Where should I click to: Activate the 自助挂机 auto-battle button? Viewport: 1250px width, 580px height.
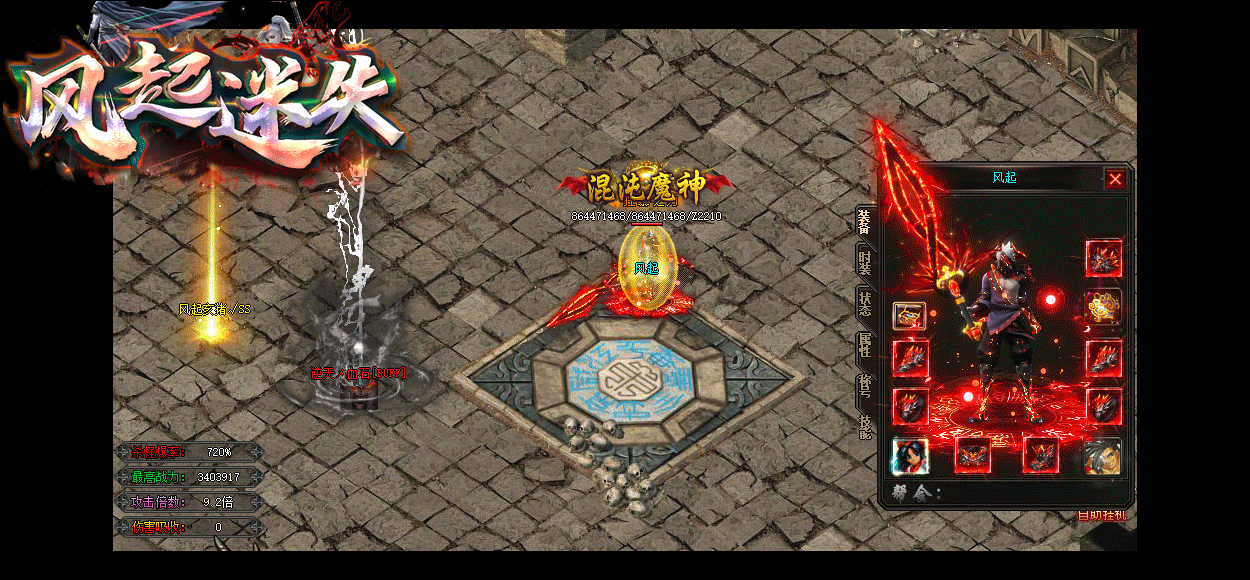point(1101,515)
